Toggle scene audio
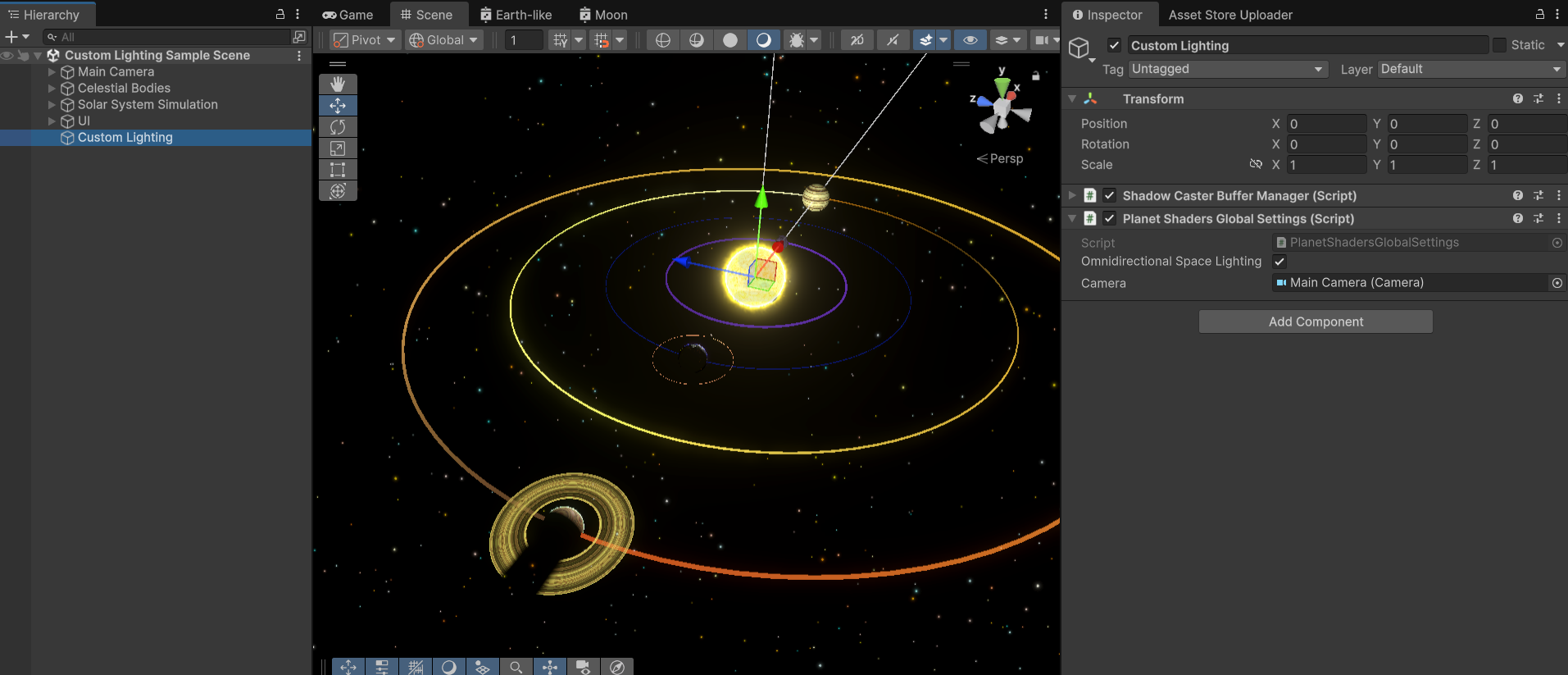Image resolution: width=1568 pixels, height=675 pixels. point(892,39)
